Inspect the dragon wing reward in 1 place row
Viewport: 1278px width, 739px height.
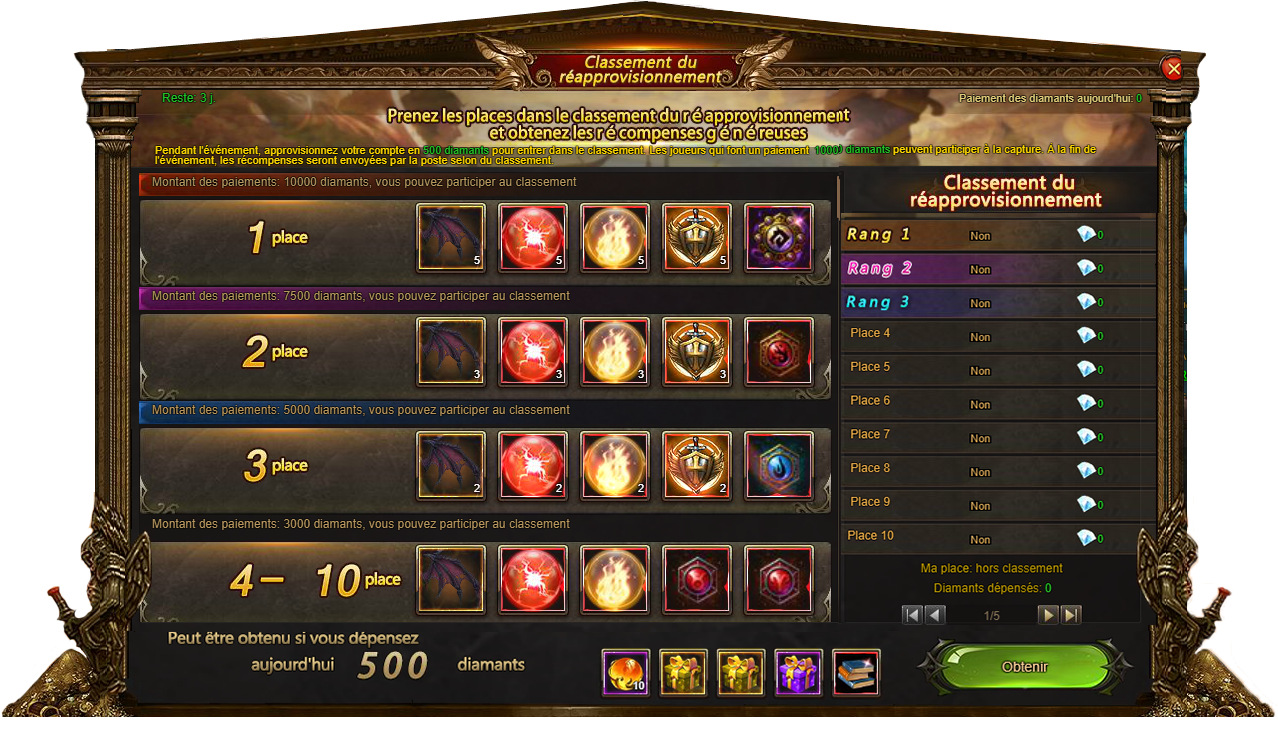tap(451, 238)
